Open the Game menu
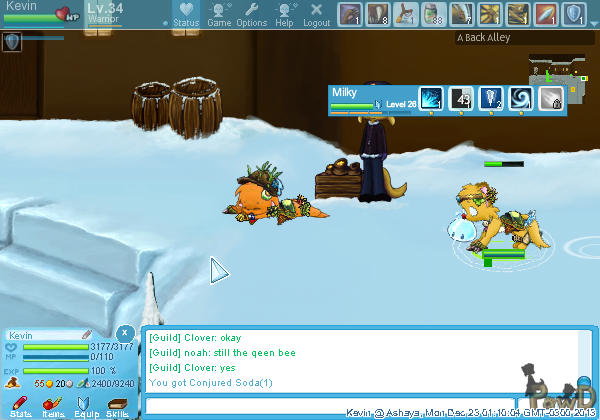The image size is (600, 420). (219, 15)
